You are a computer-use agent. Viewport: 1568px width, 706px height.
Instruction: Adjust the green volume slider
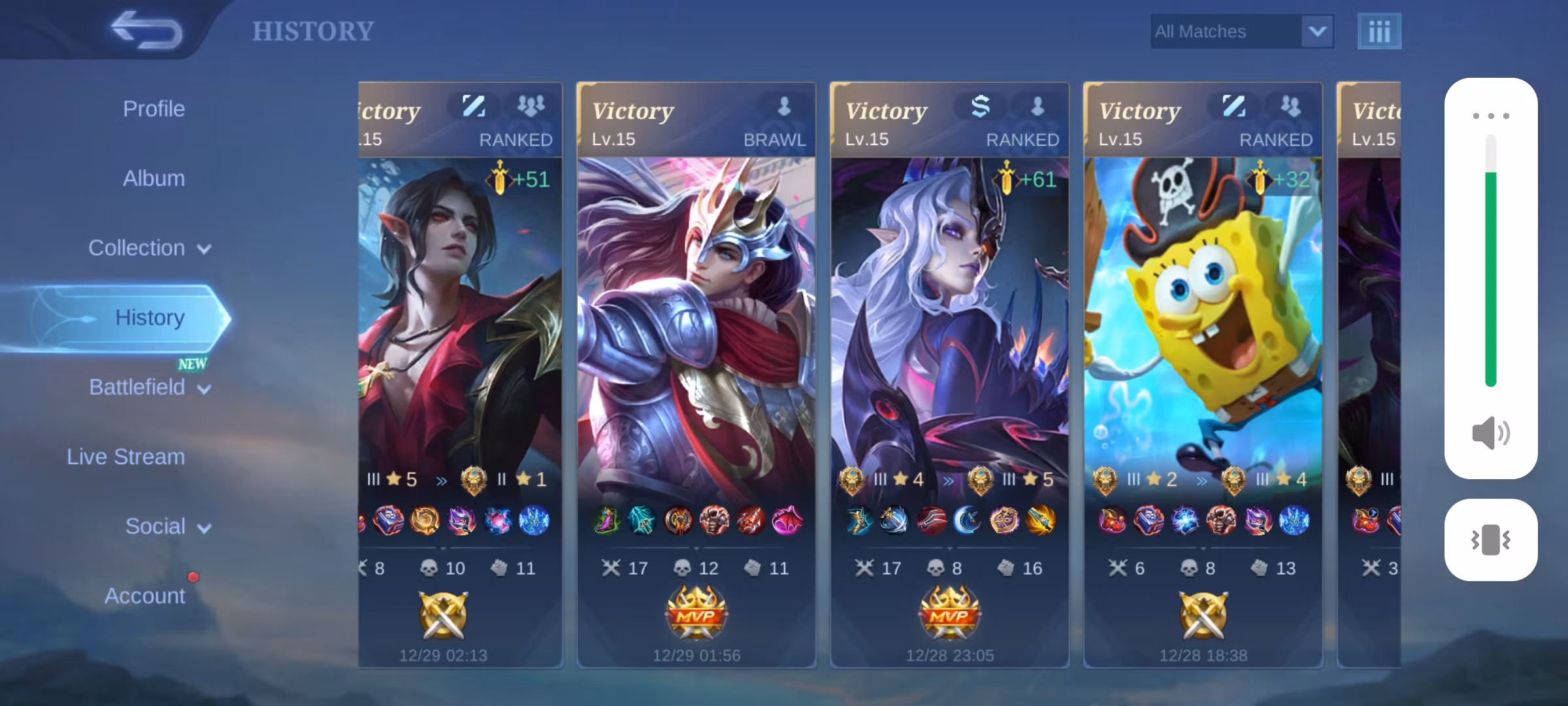click(x=1490, y=261)
